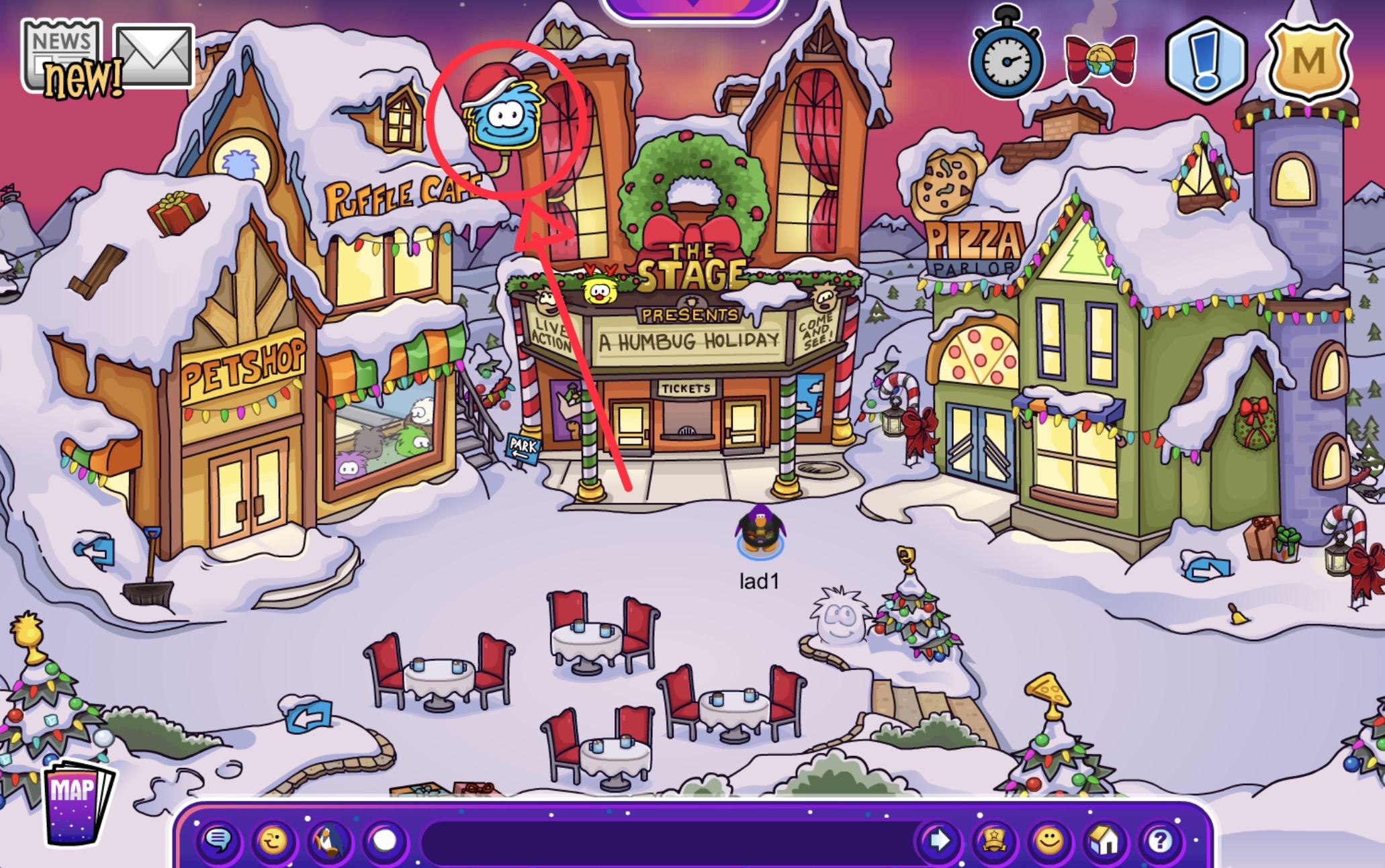Open the Map
1385x868 pixels.
75,802
